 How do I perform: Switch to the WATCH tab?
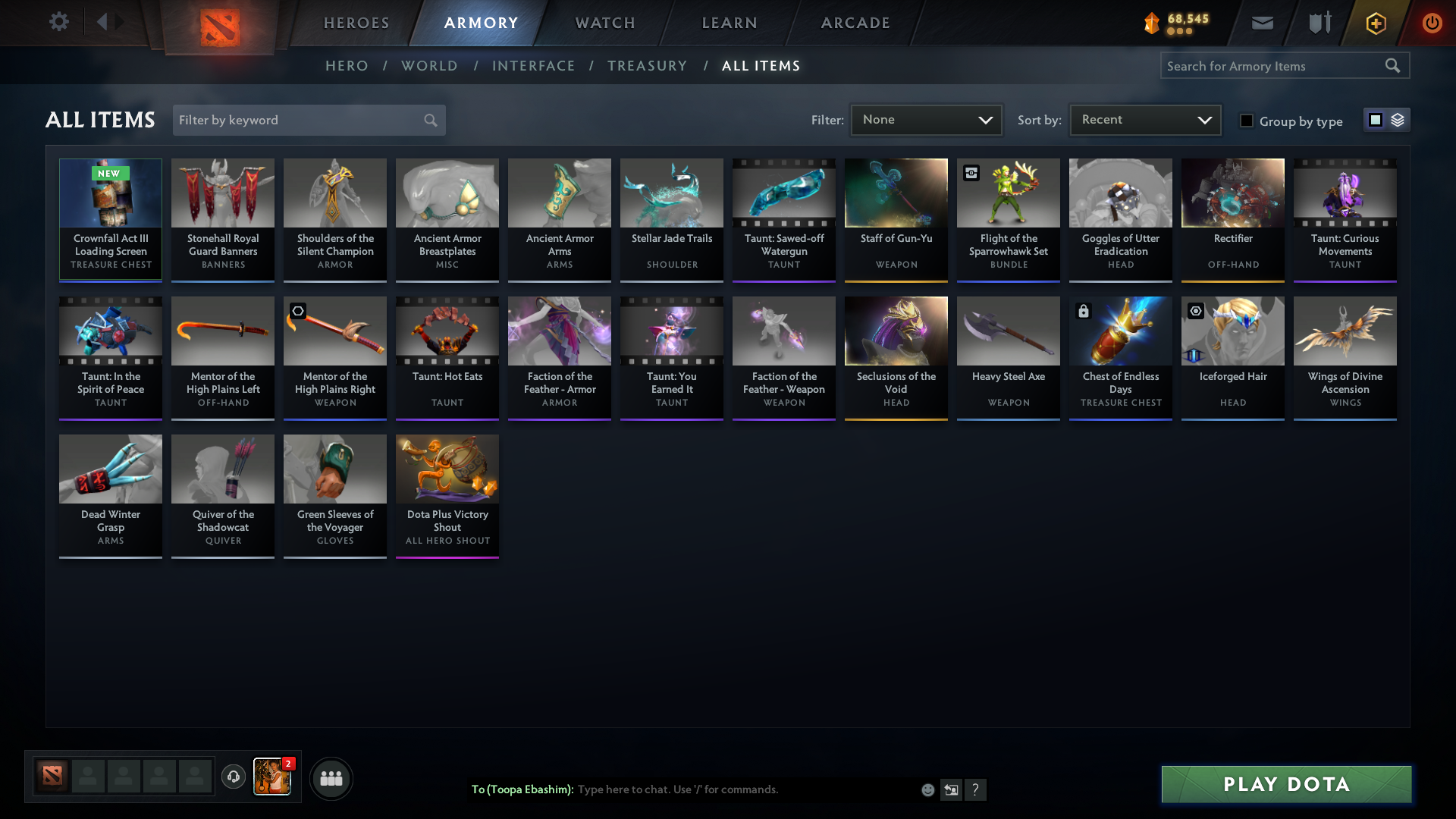tap(604, 22)
